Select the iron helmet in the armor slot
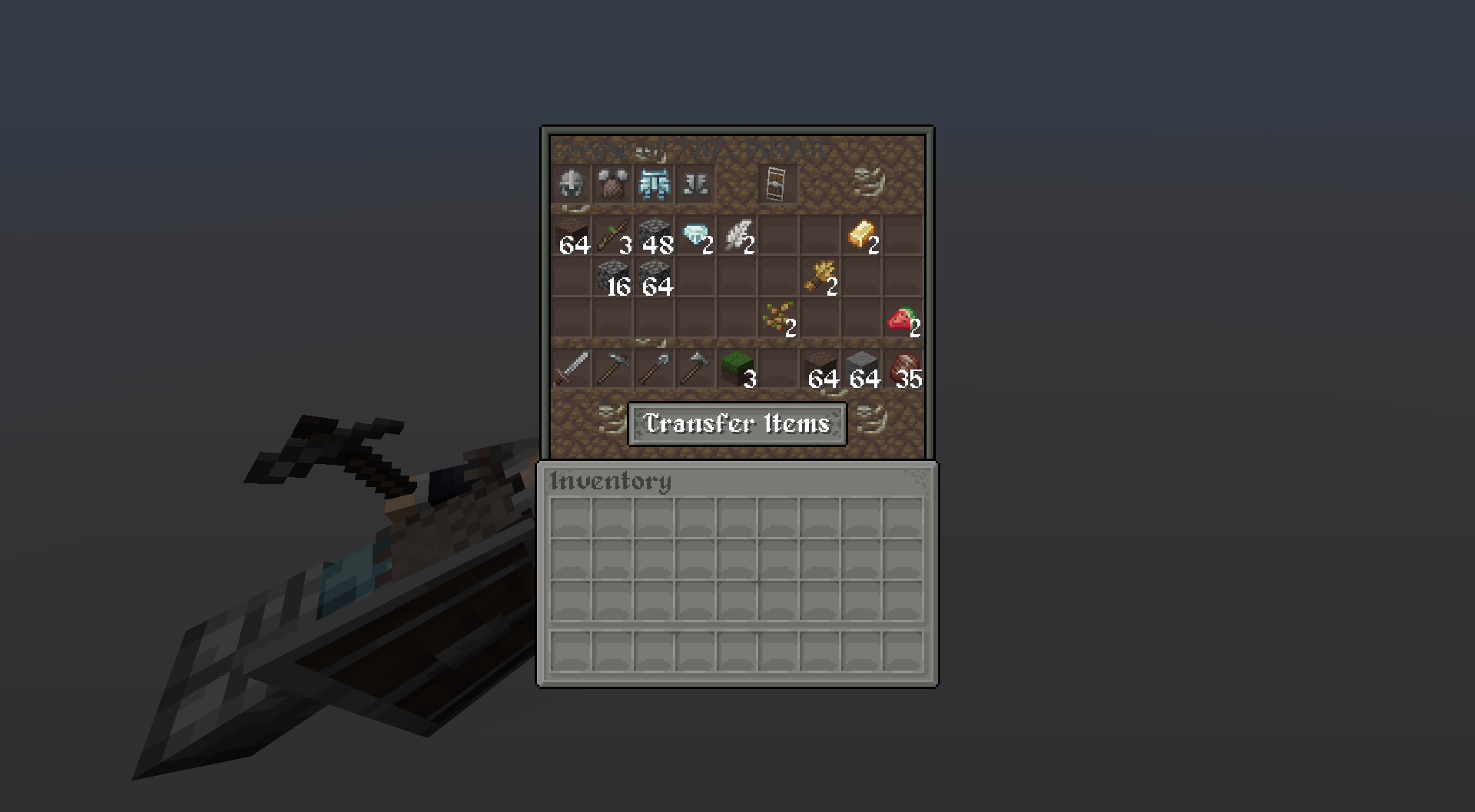1475x812 pixels. [x=571, y=184]
